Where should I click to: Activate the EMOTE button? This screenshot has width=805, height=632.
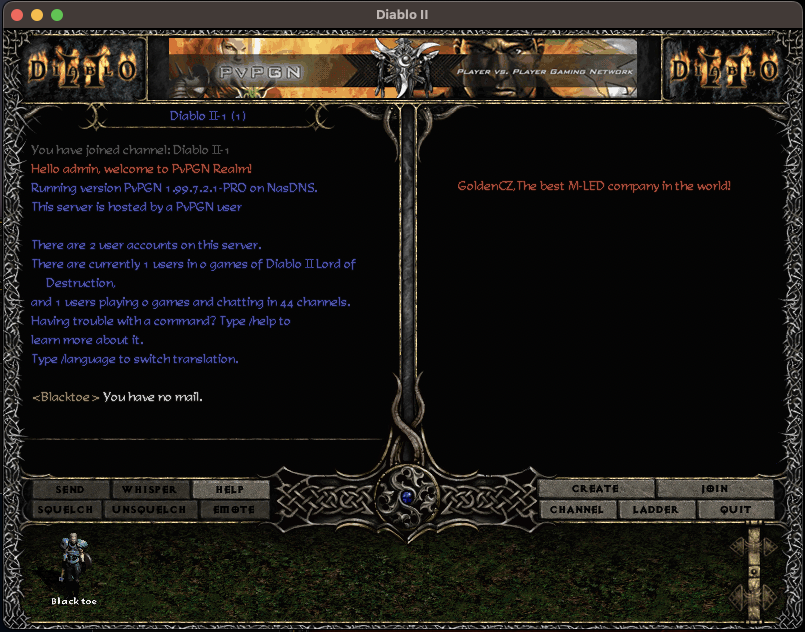coord(235,510)
